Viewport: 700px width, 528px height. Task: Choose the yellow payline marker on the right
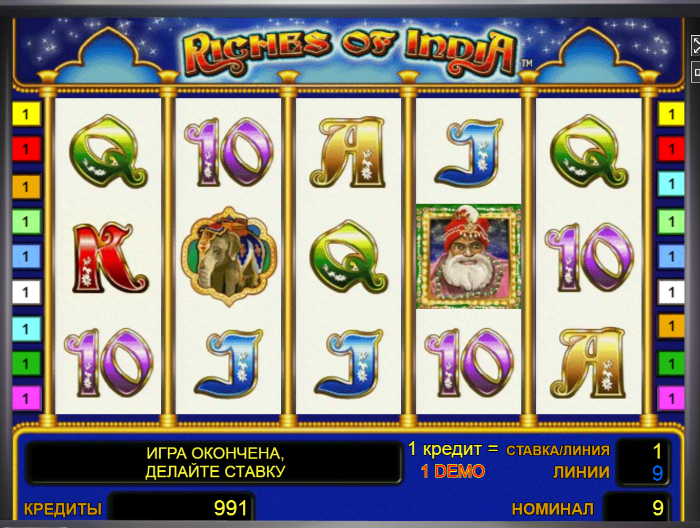point(670,113)
